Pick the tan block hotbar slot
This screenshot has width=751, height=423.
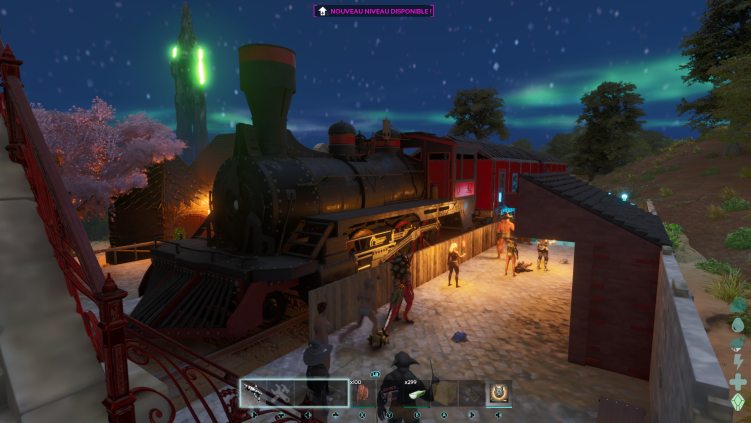pos(444,393)
